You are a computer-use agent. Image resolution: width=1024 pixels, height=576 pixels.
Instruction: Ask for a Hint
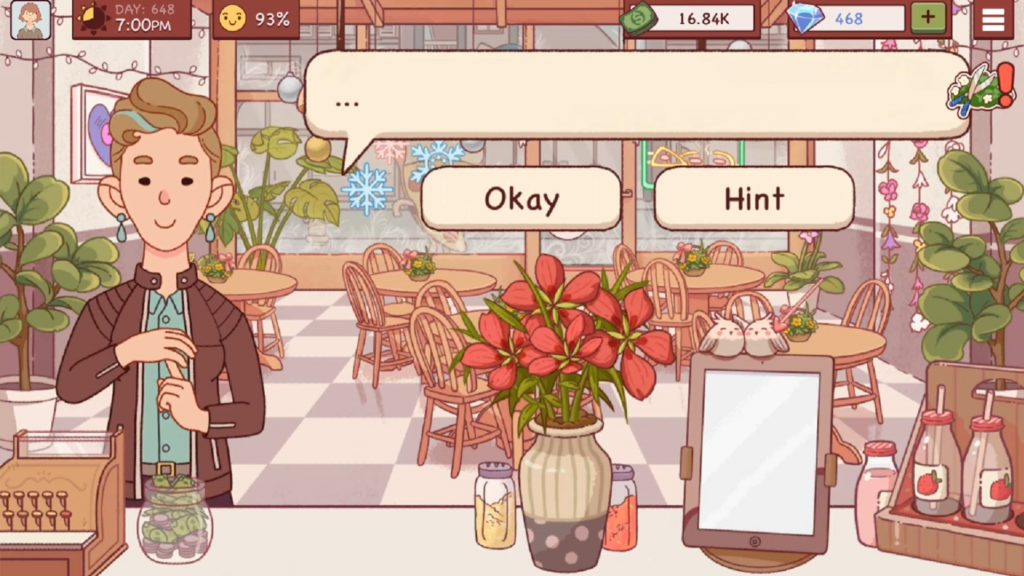754,198
